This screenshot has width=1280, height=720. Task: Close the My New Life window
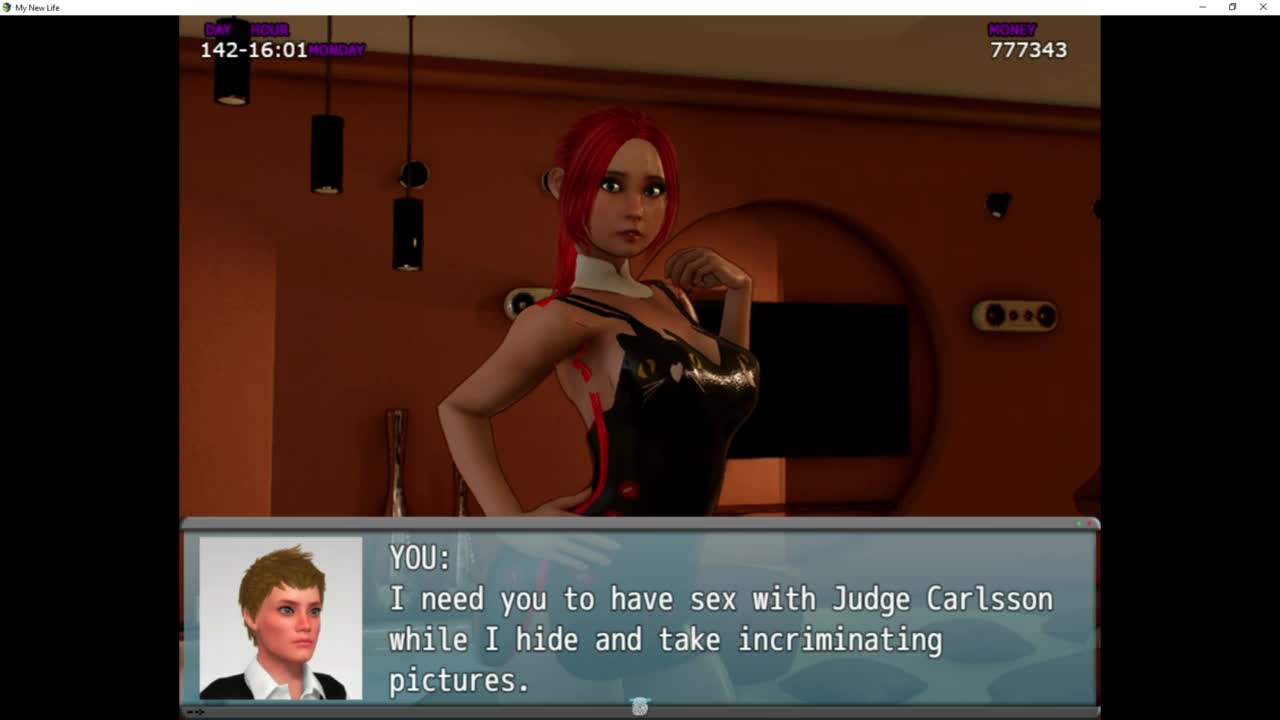pyautogui.click(x=1263, y=7)
